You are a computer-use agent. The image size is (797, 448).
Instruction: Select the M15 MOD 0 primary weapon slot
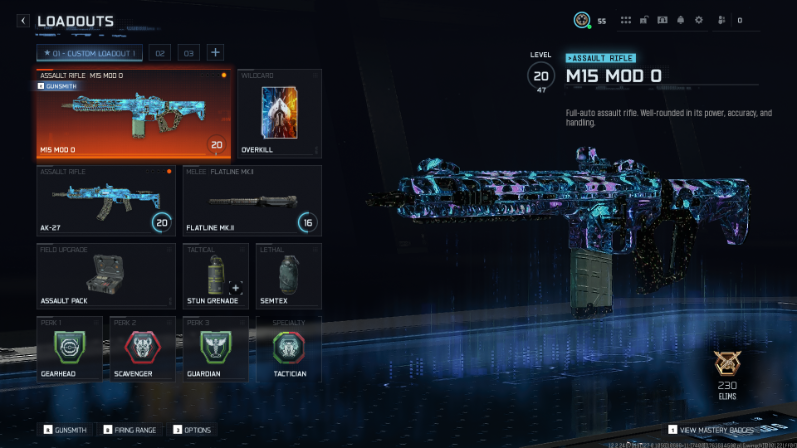[x=134, y=114]
